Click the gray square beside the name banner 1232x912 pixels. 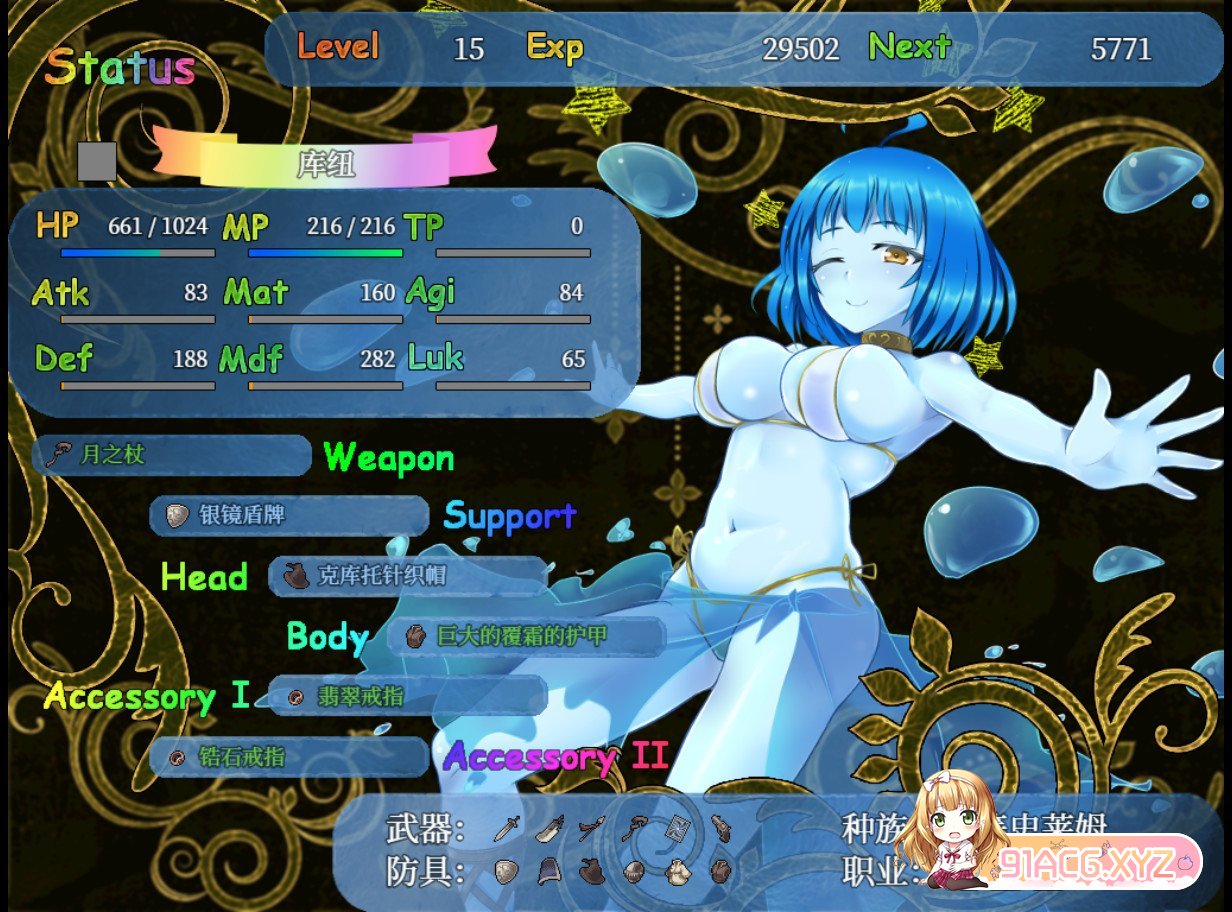click(x=97, y=161)
